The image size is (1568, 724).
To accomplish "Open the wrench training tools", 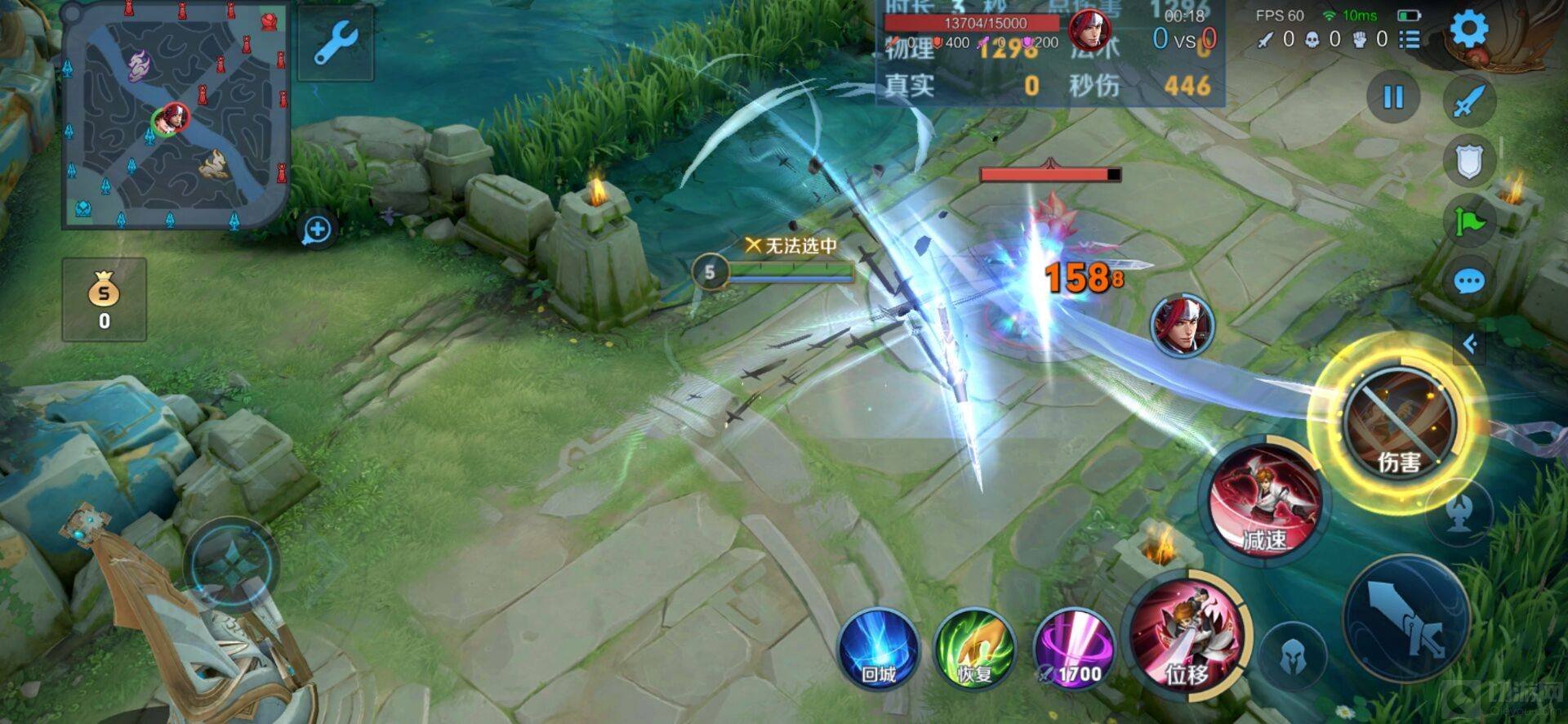I will [x=335, y=42].
